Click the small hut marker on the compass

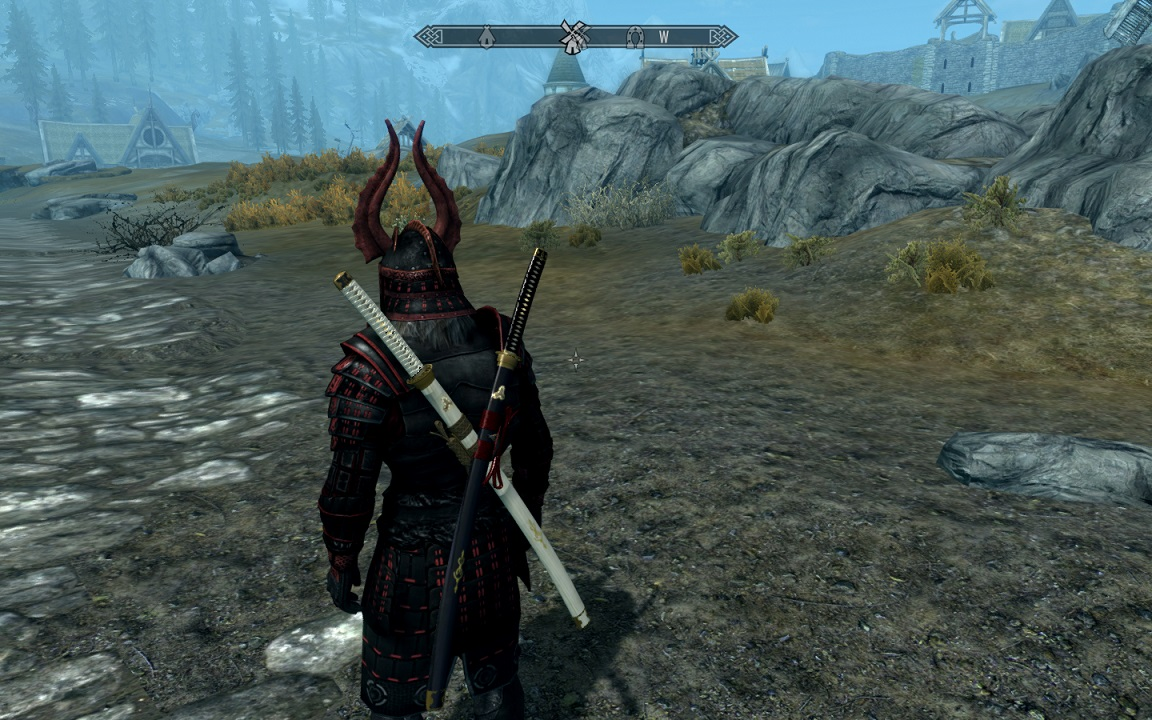[x=487, y=37]
